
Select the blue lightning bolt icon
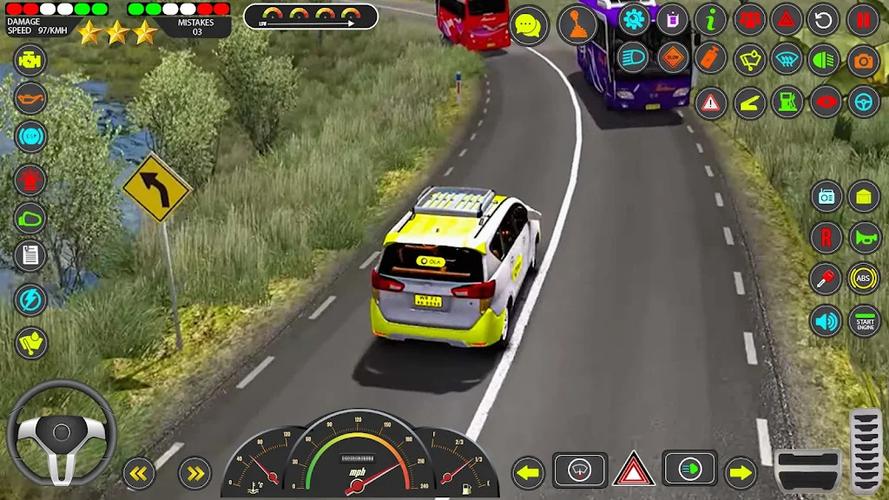[x=30, y=299]
